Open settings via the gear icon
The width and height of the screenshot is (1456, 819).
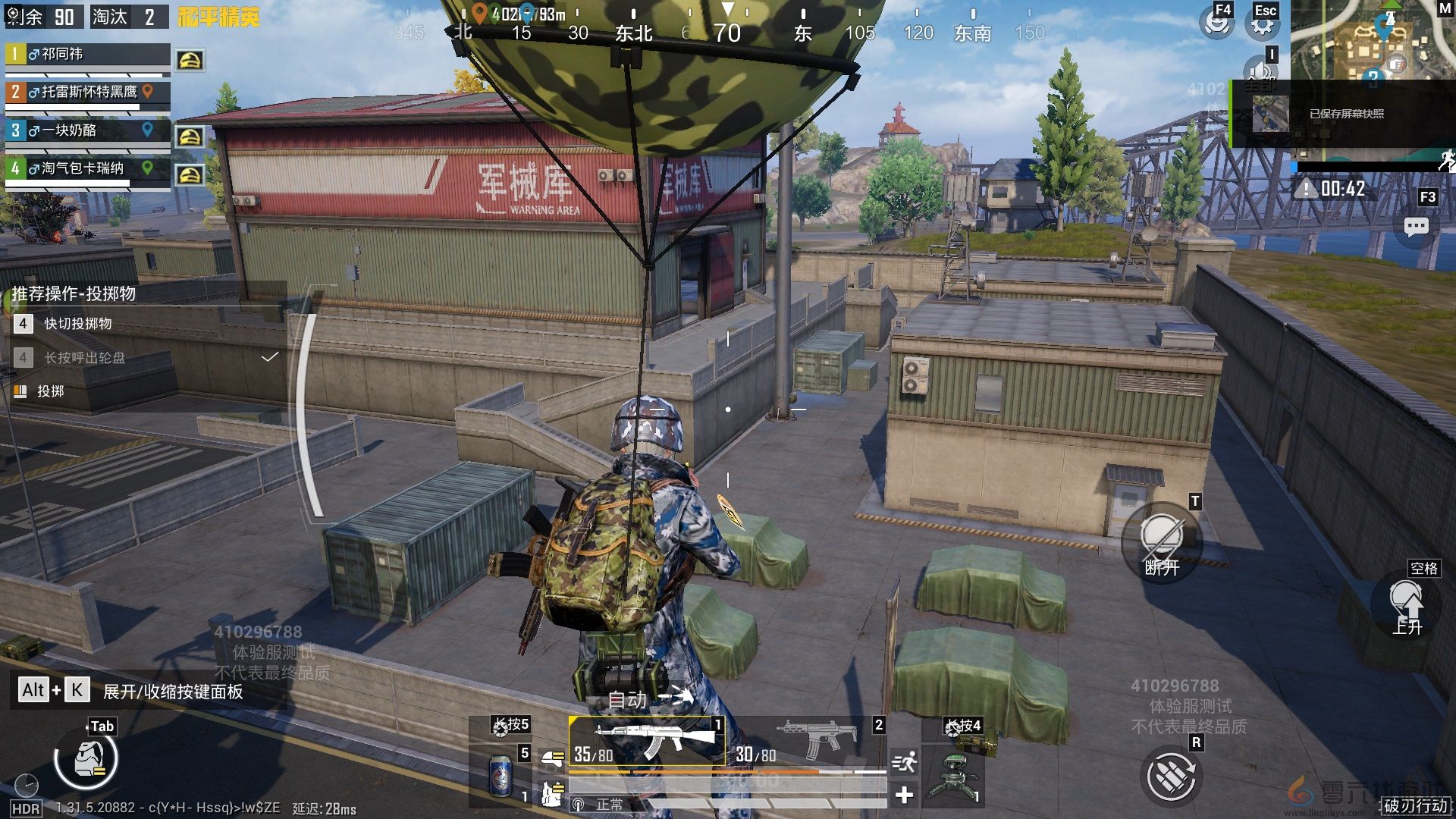tap(1262, 24)
